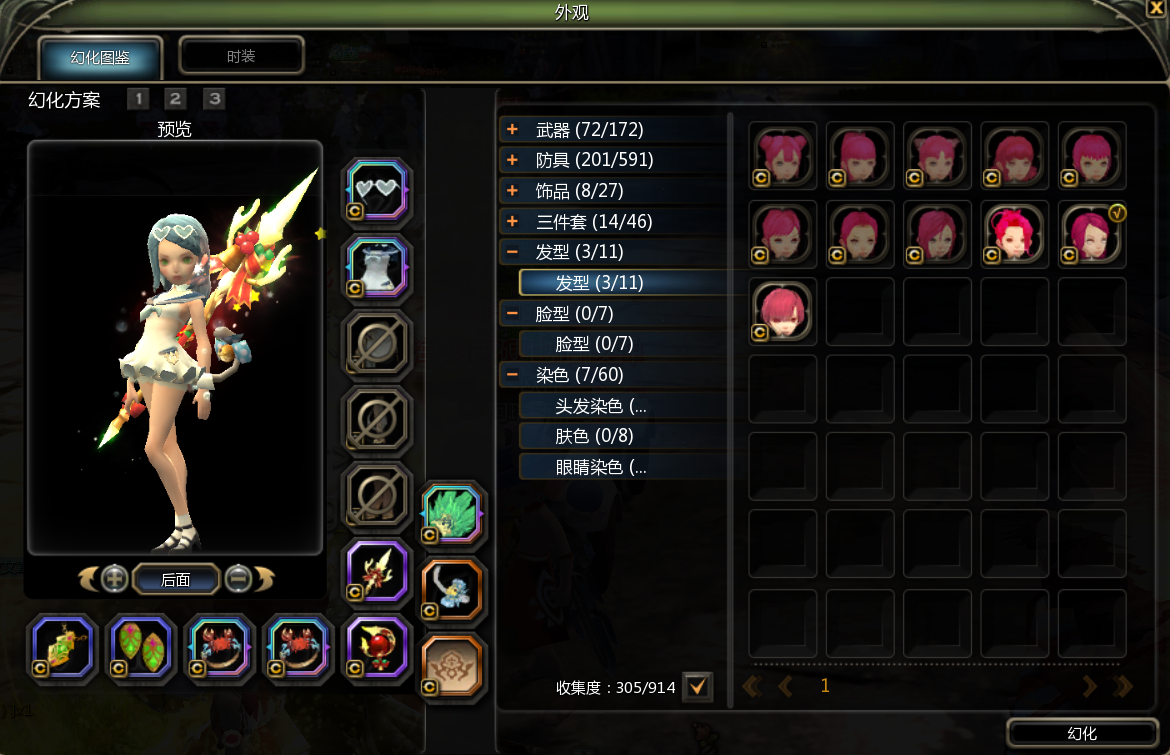Switch to the 时装 tab
The image size is (1170, 755).
[241, 56]
